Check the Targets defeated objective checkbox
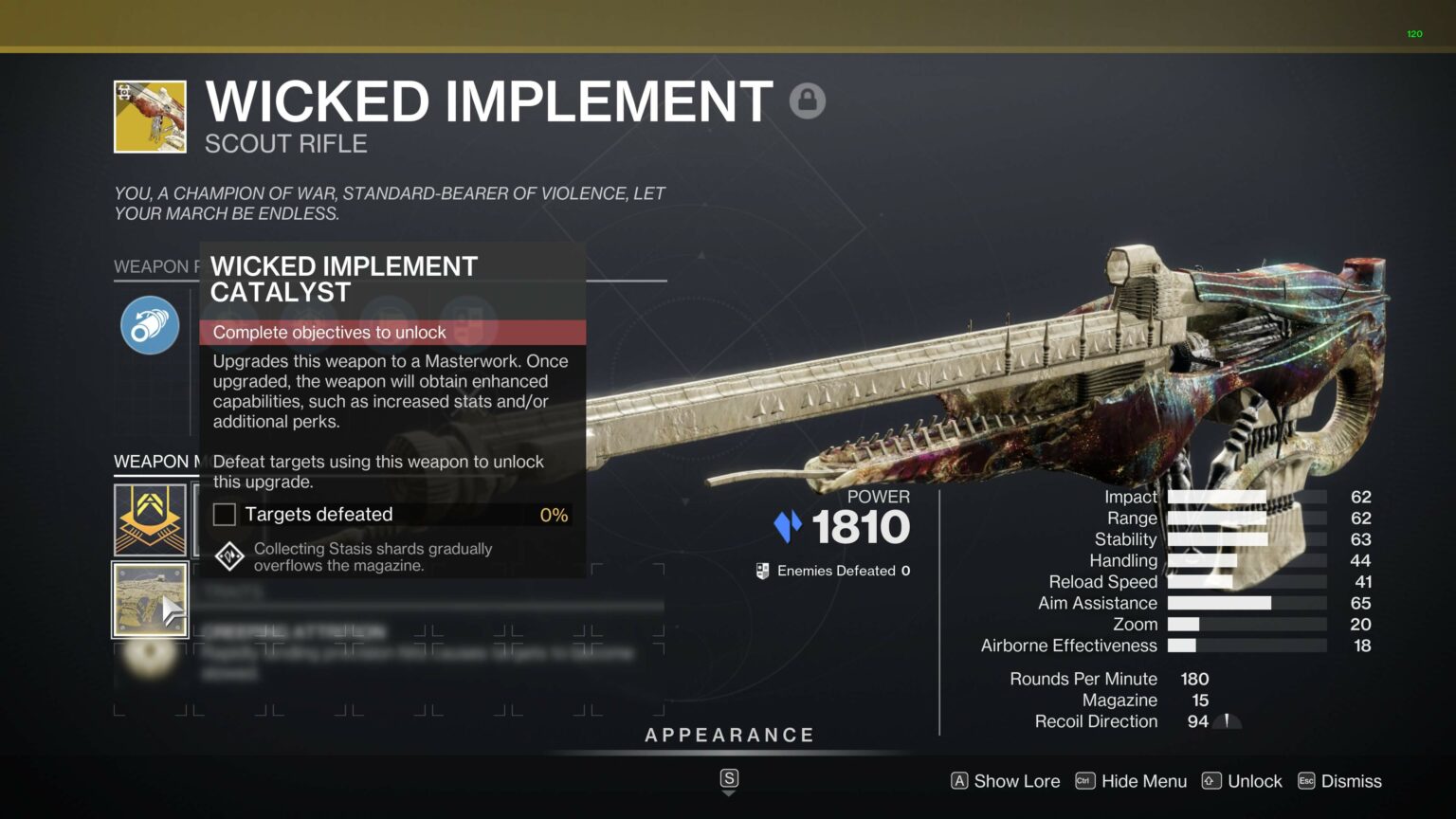The width and height of the screenshot is (1456, 819). 224,514
